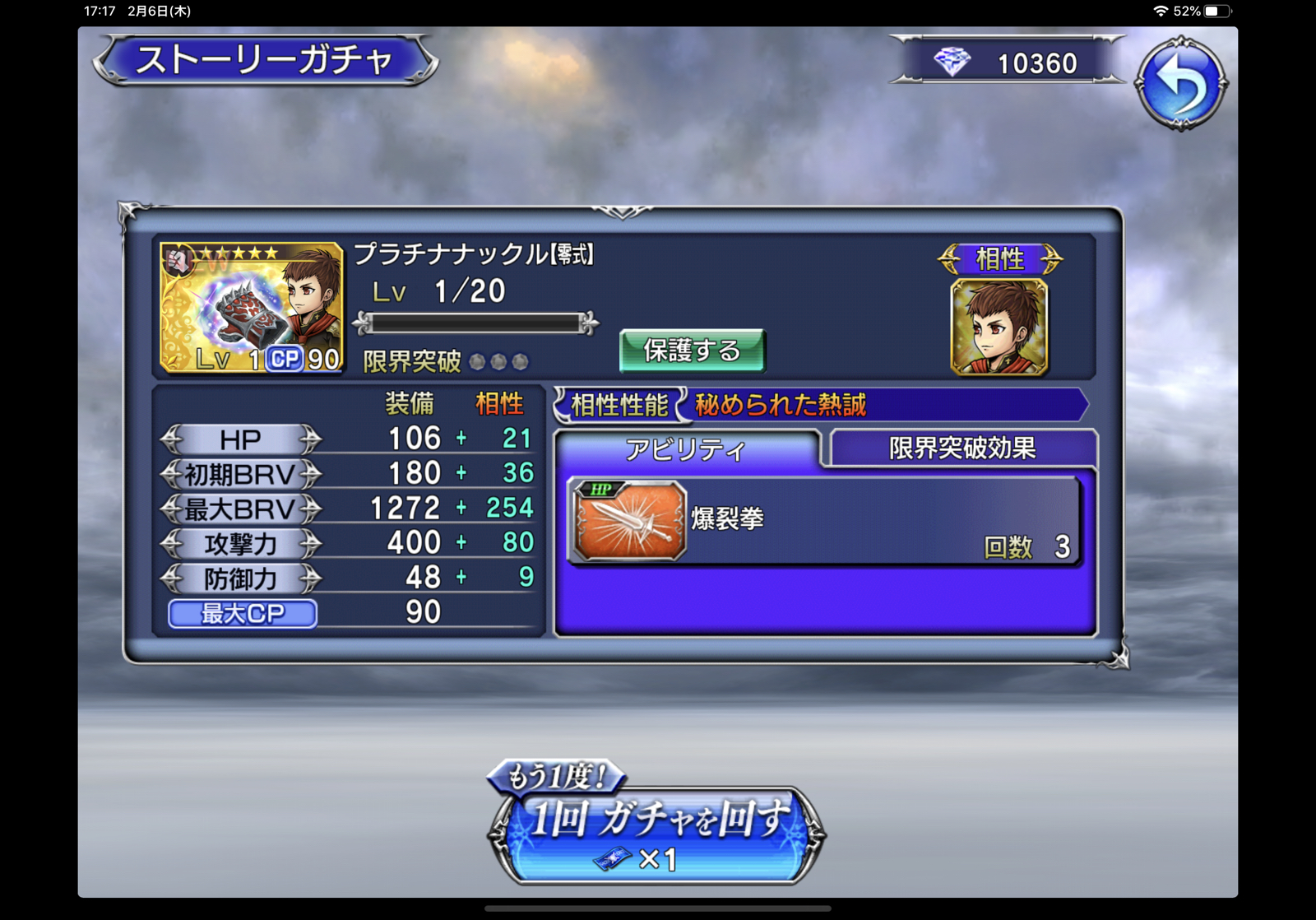
Task: Select the アビリティ tab
Action: tap(686, 449)
